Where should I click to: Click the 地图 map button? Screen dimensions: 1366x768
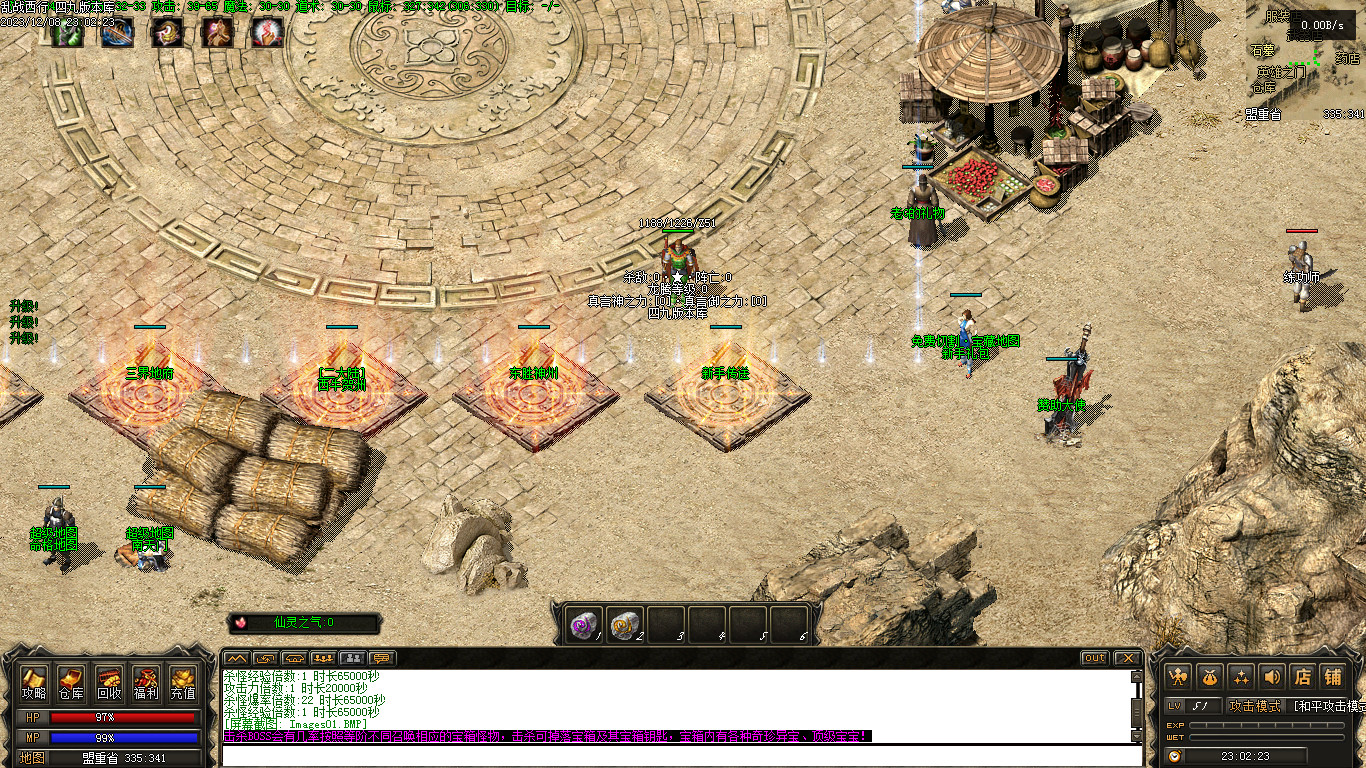coord(32,758)
